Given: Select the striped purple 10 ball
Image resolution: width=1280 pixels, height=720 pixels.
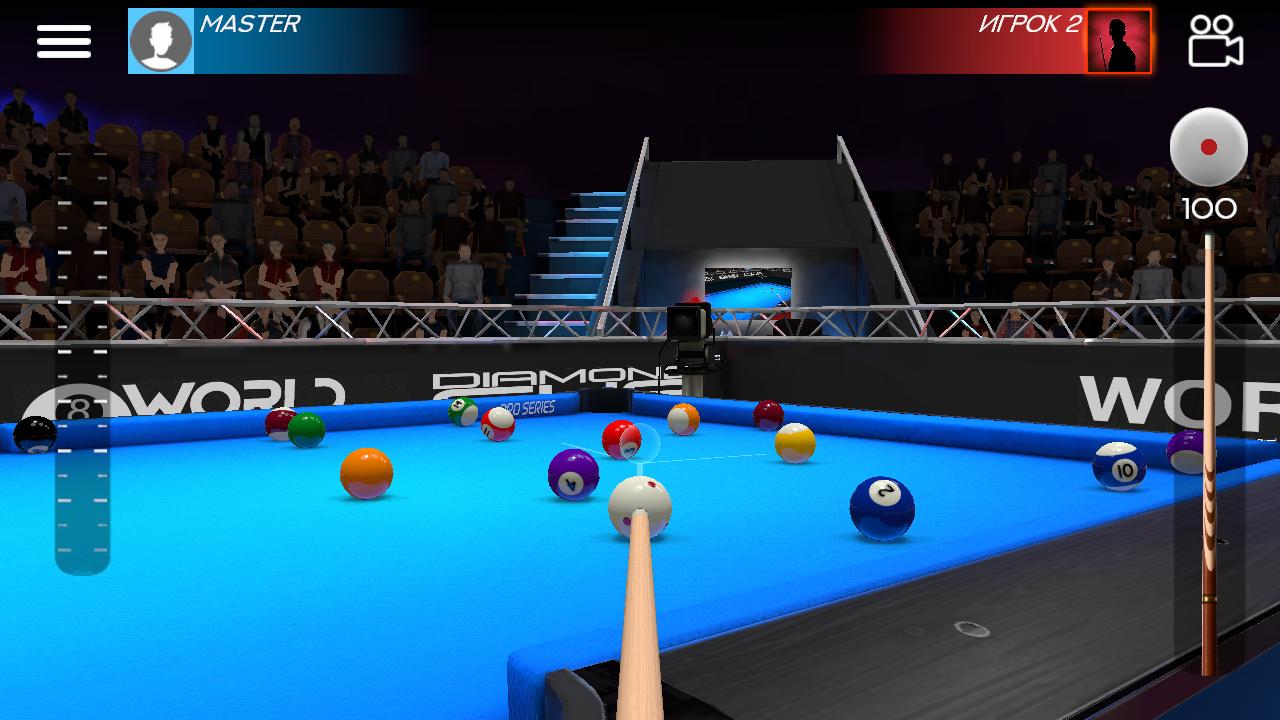Looking at the screenshot, I should point(1118,465).
